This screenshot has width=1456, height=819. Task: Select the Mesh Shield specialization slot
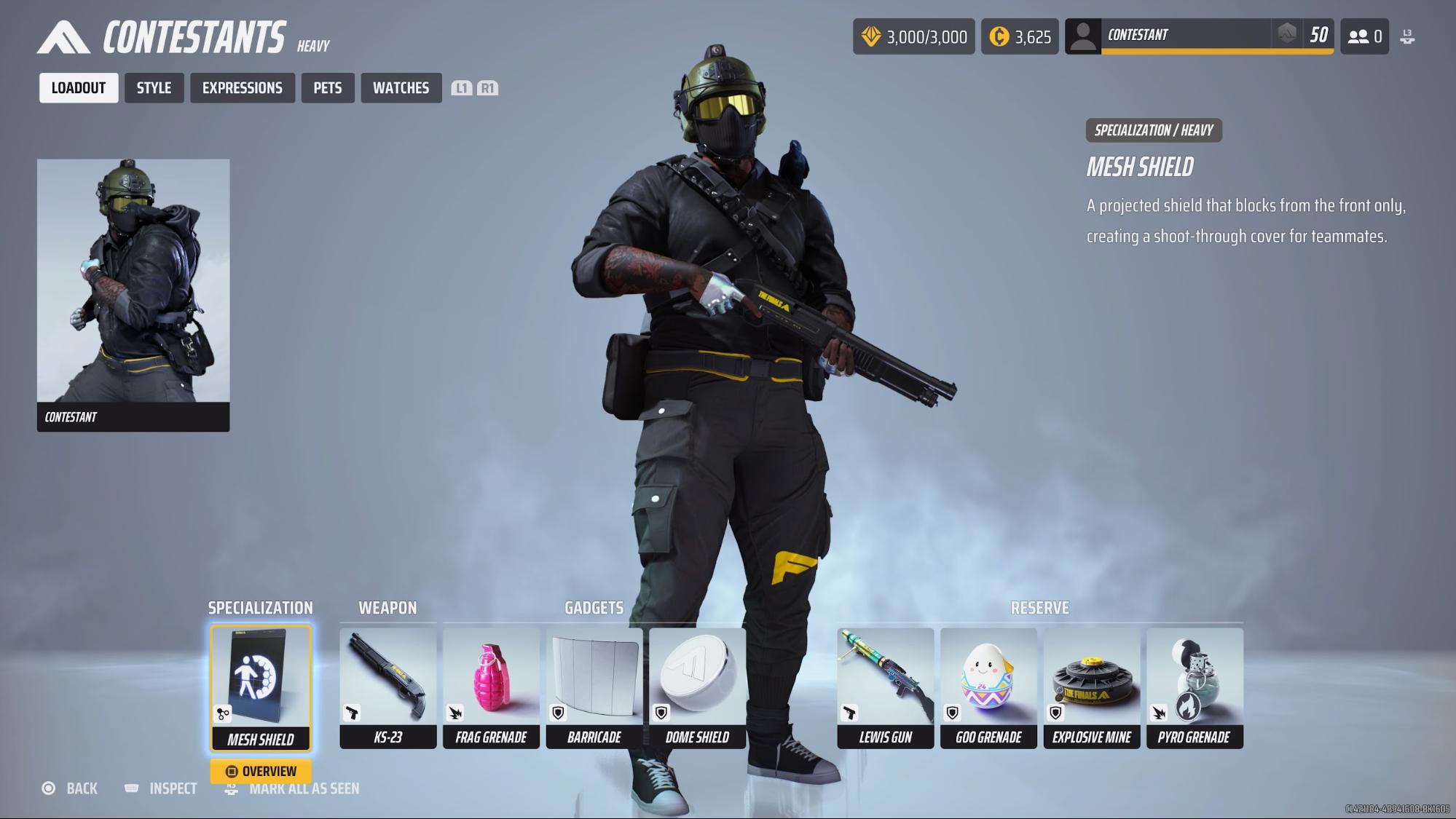[x=261, y=687]
